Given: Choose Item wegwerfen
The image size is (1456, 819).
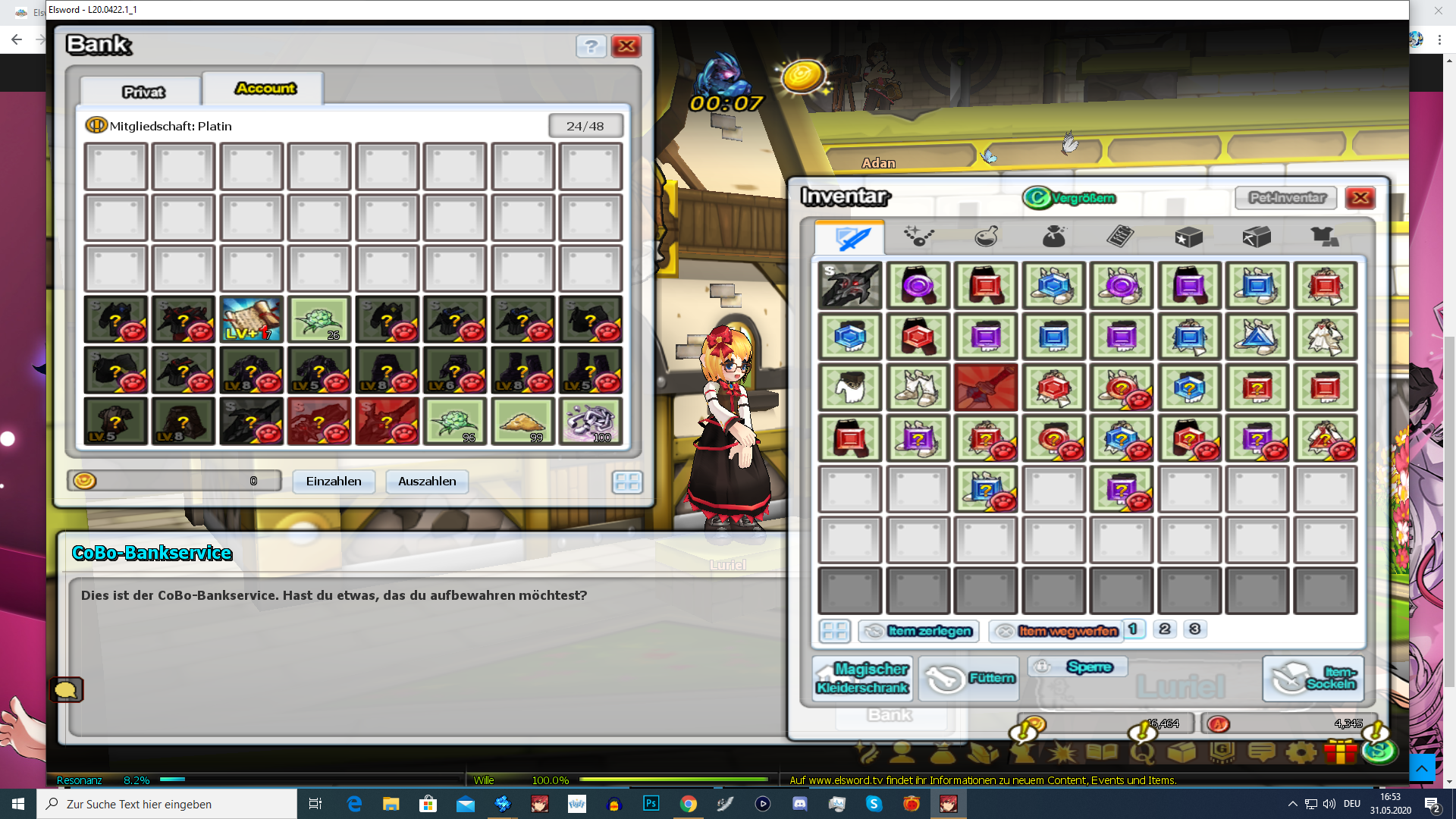Looking at the screenshot, I should click(1056, 631).
